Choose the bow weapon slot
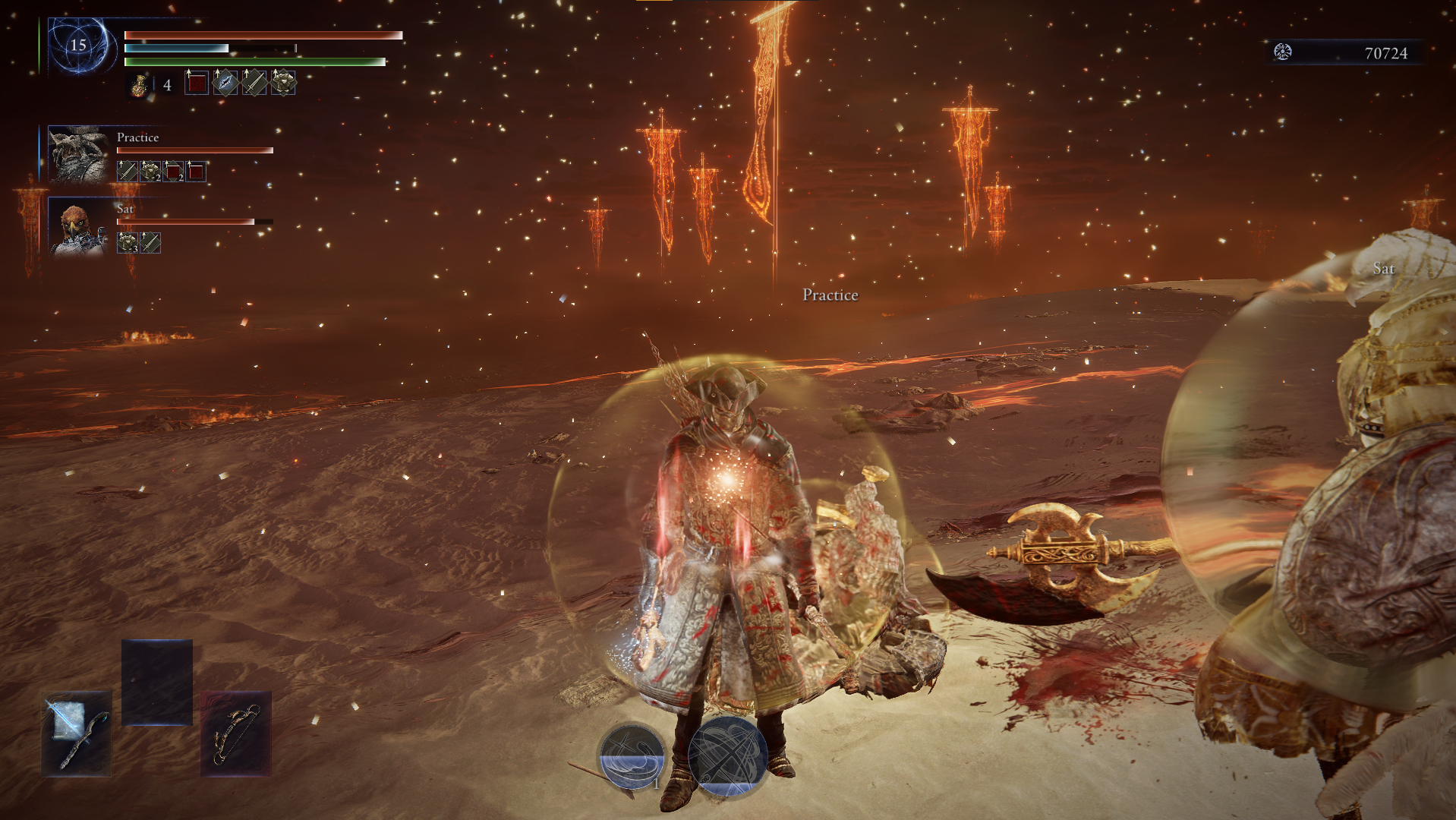Image resolution: width=1456 pixels, height=820 pixels. [x=236, y=733]
